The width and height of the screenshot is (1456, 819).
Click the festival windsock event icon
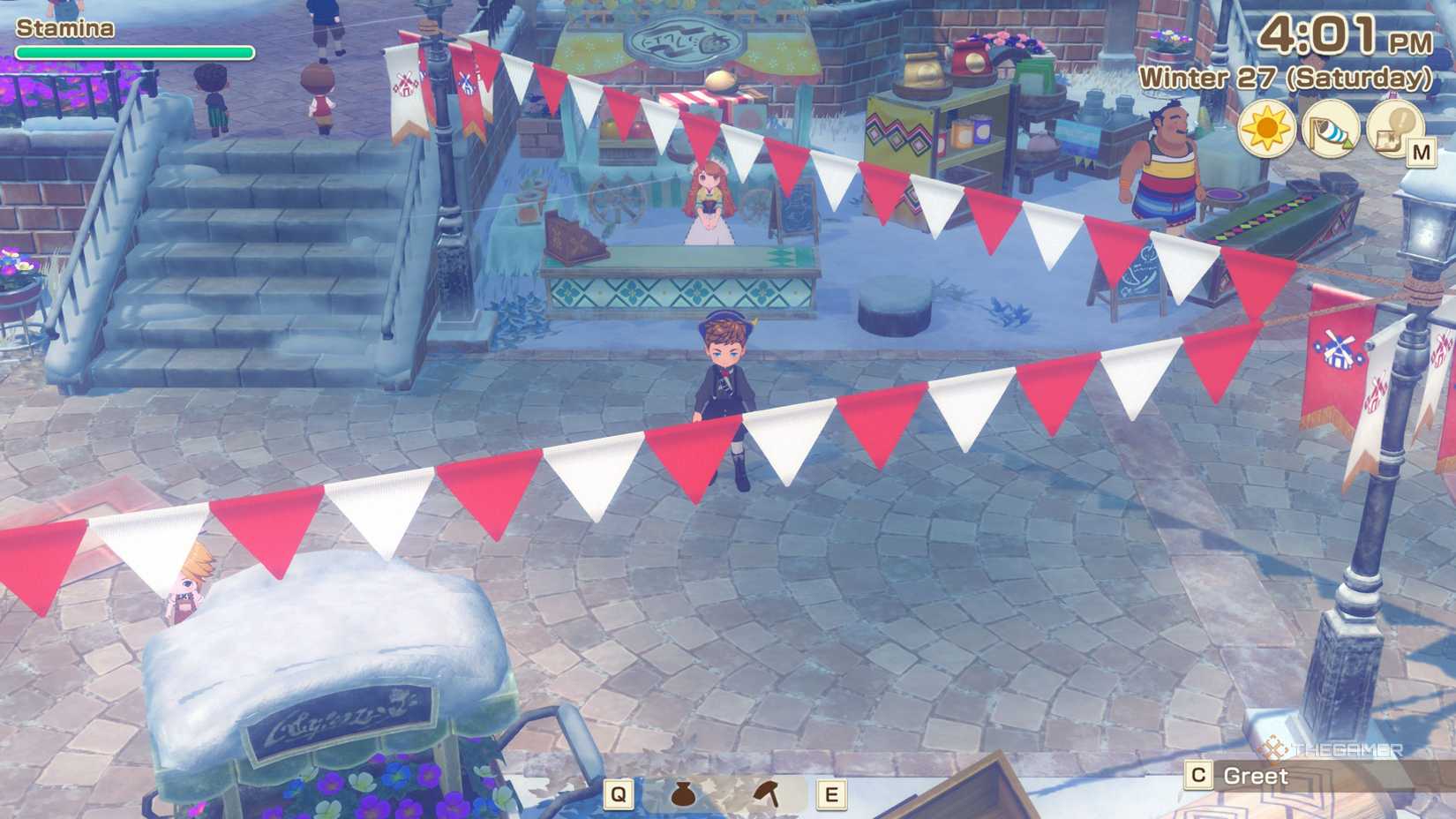click(1330, 131)
